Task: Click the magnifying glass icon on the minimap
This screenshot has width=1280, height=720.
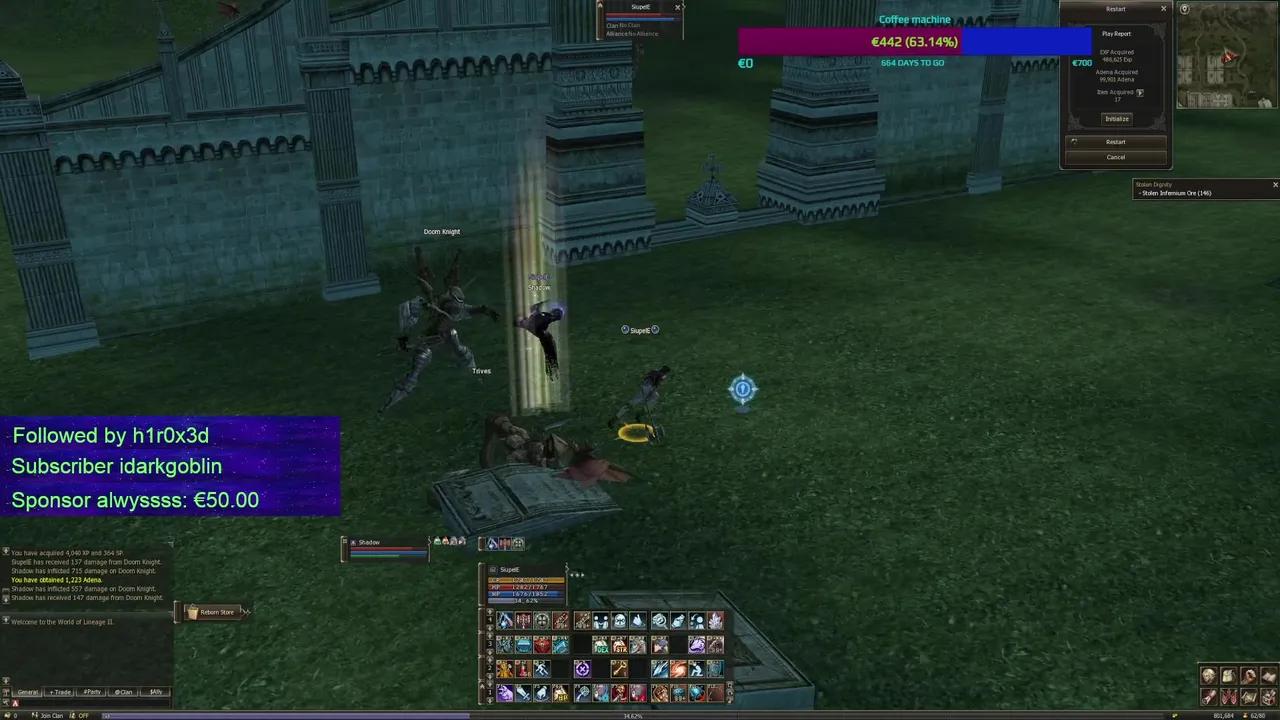Action: pos(1185,8)
